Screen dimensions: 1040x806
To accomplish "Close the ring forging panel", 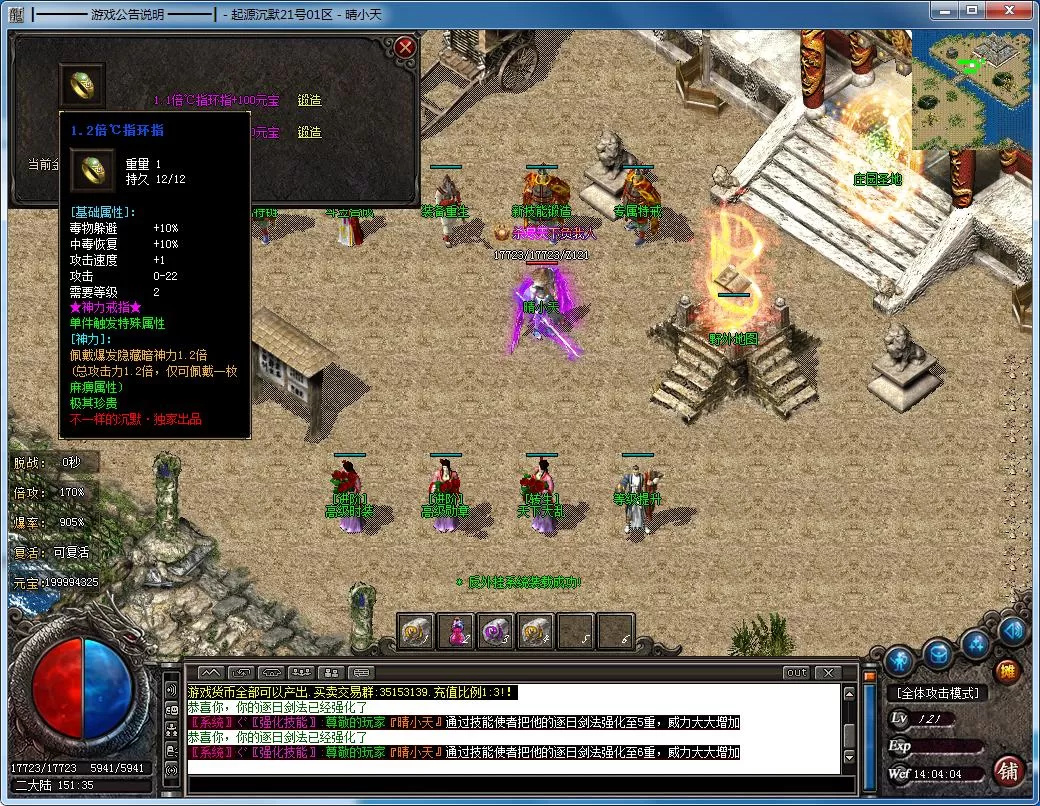I will tap(404, 47).
